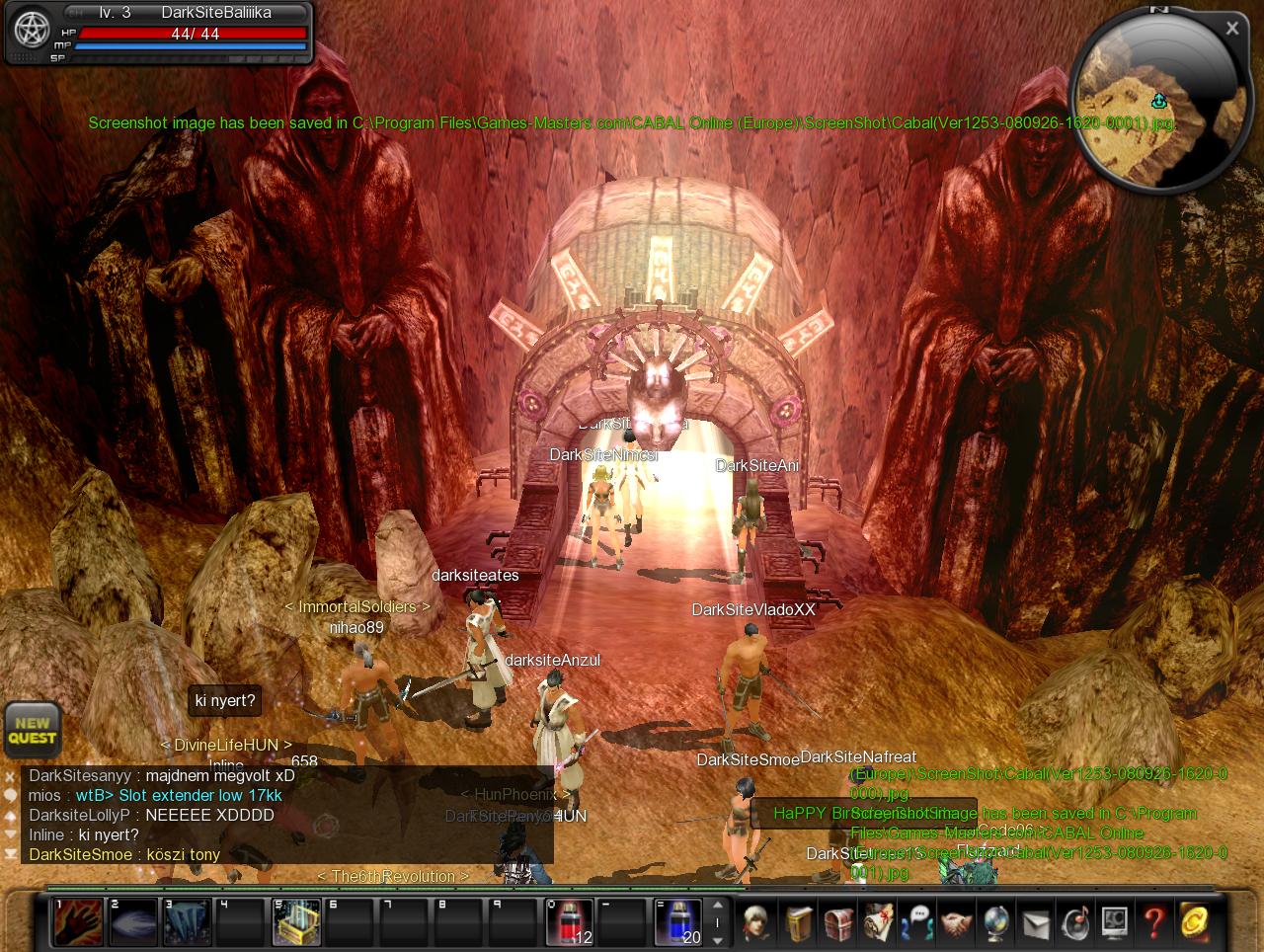Use the white energy blast skill in slot 2
Viewport: 1264px width, 952px height.
[132, 921]
